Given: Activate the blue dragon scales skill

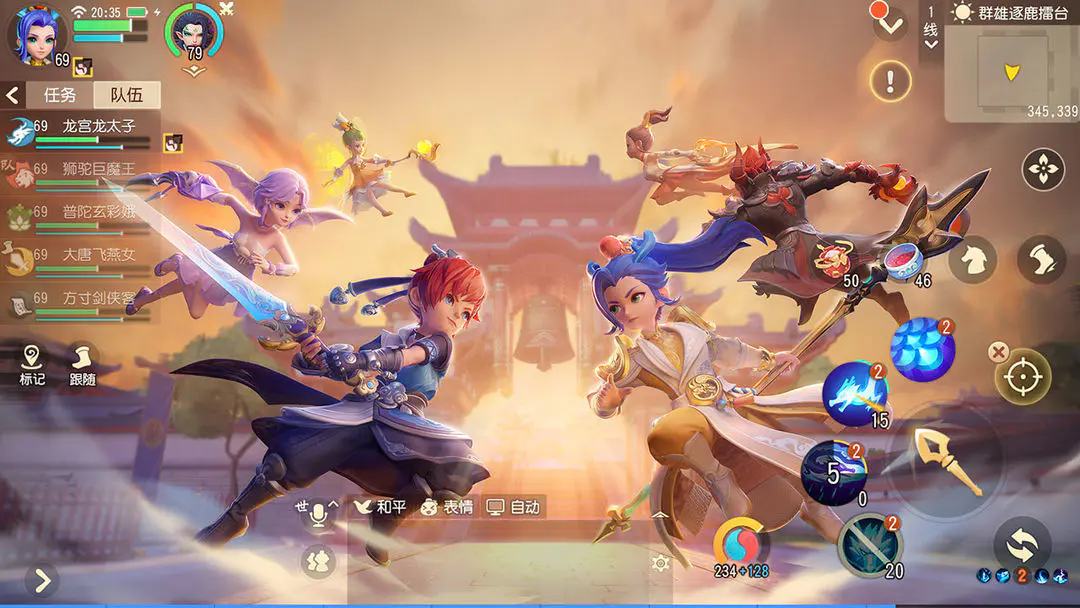Looking at the screenshot, I should tap(921, 349).
